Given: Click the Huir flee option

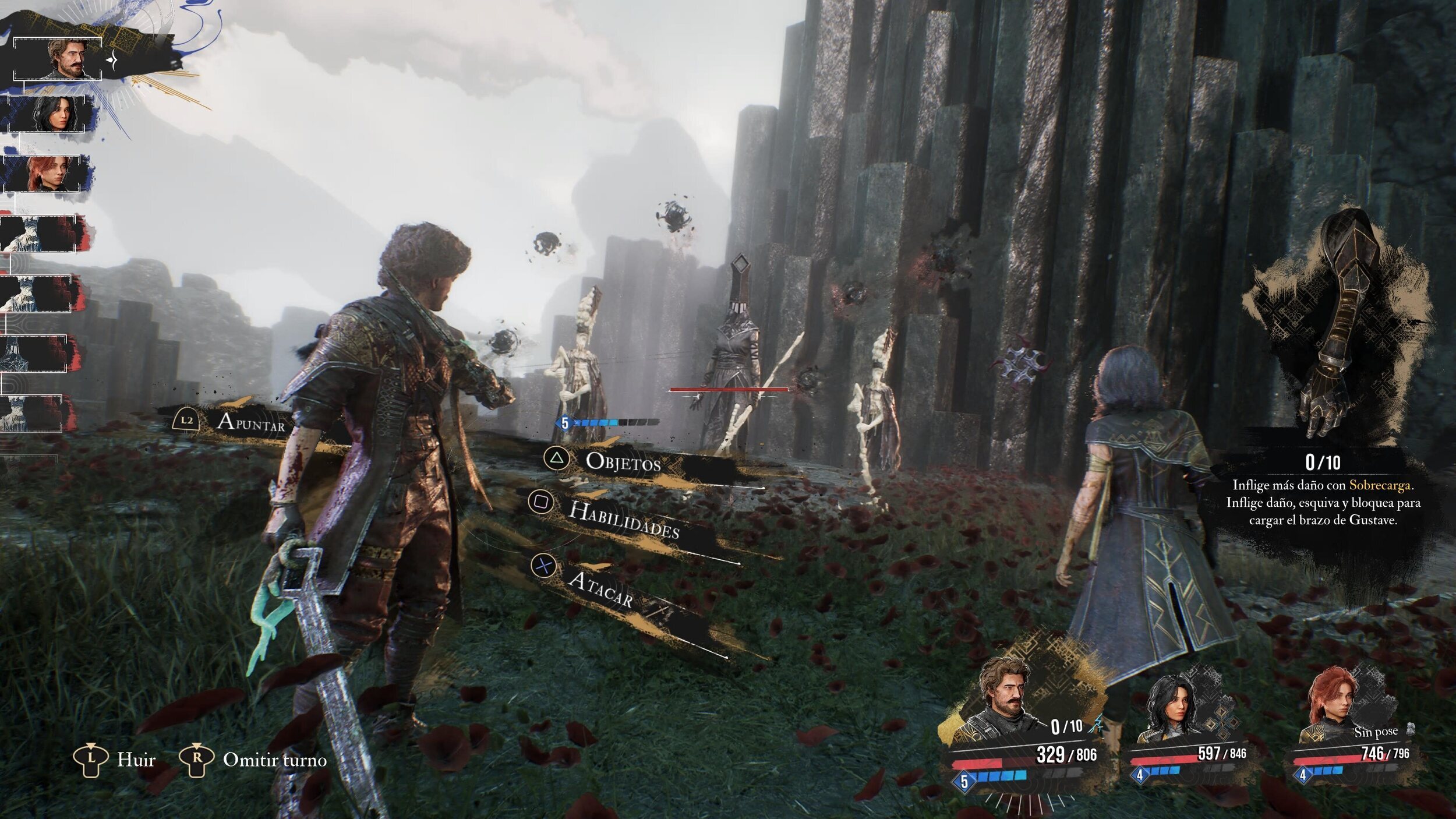Looking at the screenshot, I should 136,760.
